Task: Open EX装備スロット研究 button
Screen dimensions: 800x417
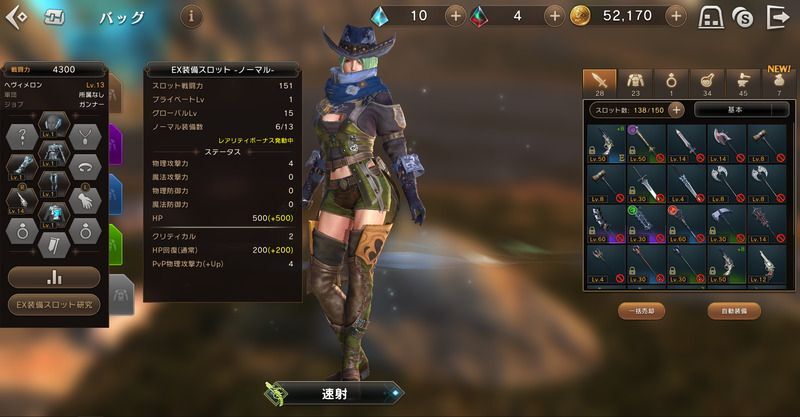Action: 54,304
